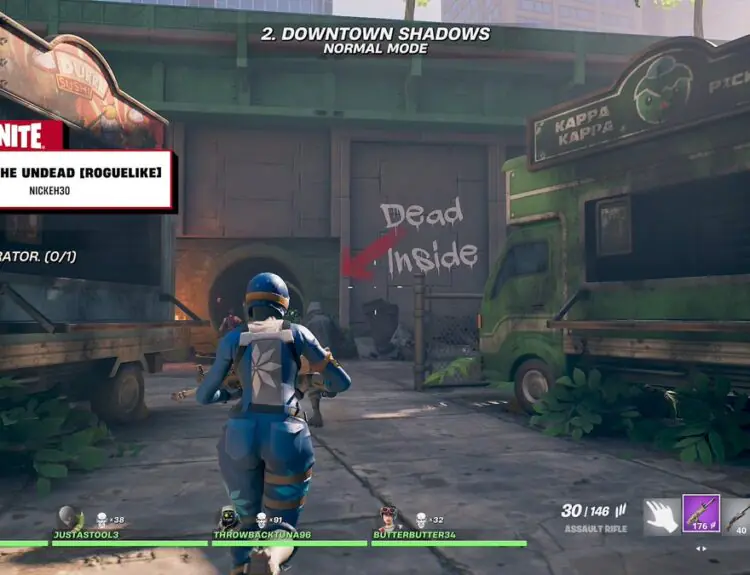Click BUTTERBUTTER34's squad portrait
750x575 pixels.
point(388,518)
